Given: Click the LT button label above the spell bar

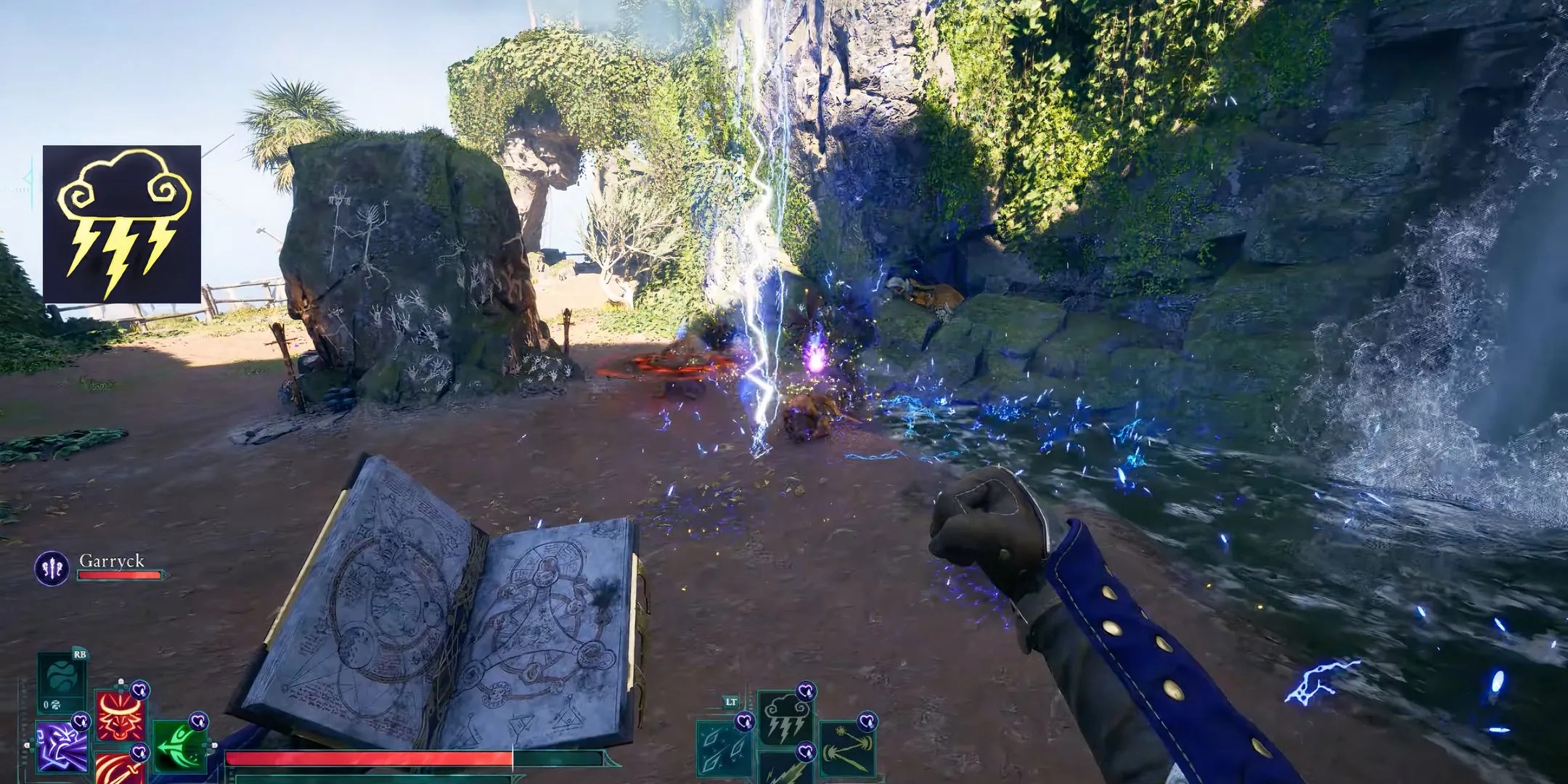Looking at the screenshot, I should [x=731, y=702].
